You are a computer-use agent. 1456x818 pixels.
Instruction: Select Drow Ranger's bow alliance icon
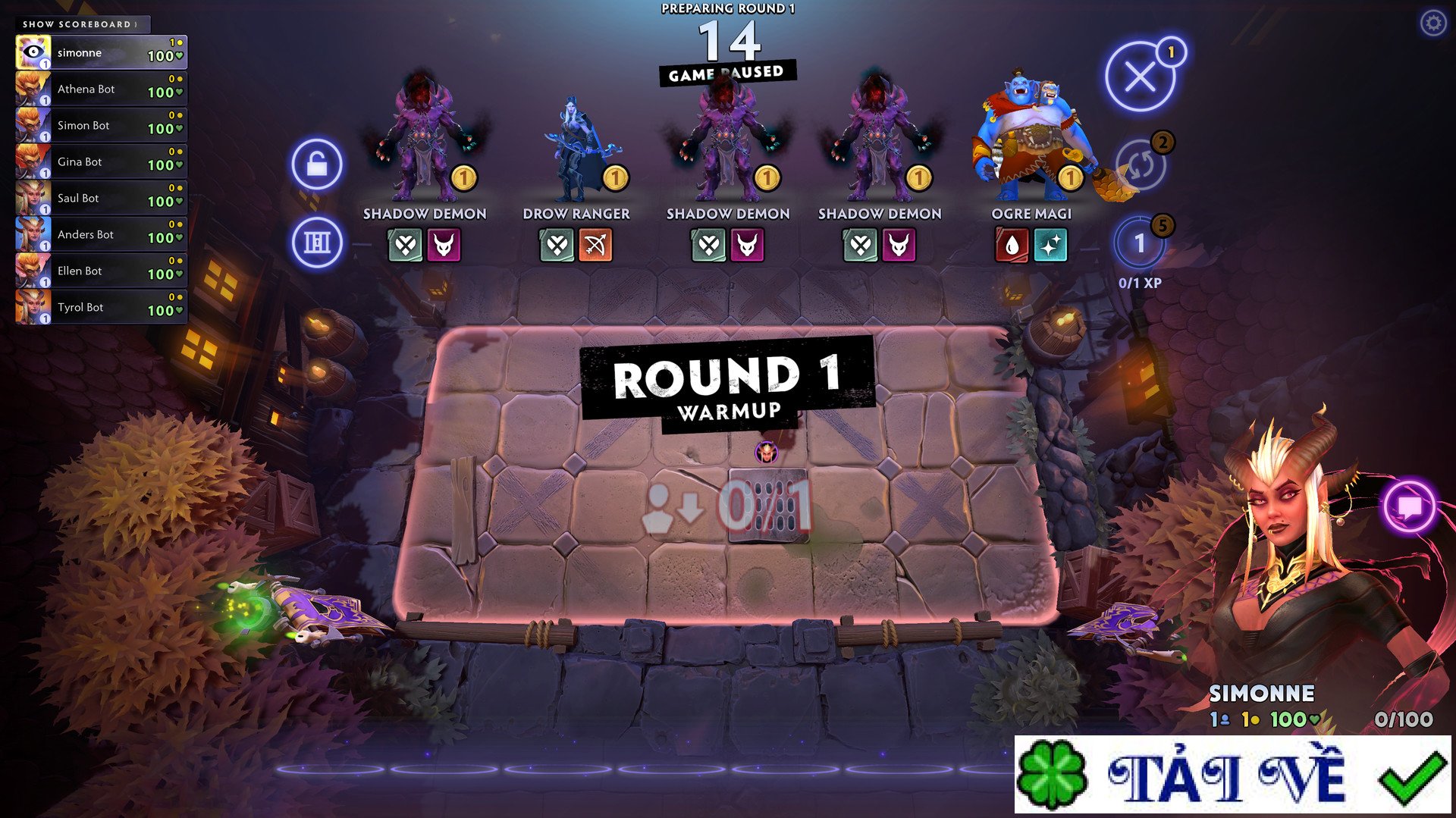595,245
